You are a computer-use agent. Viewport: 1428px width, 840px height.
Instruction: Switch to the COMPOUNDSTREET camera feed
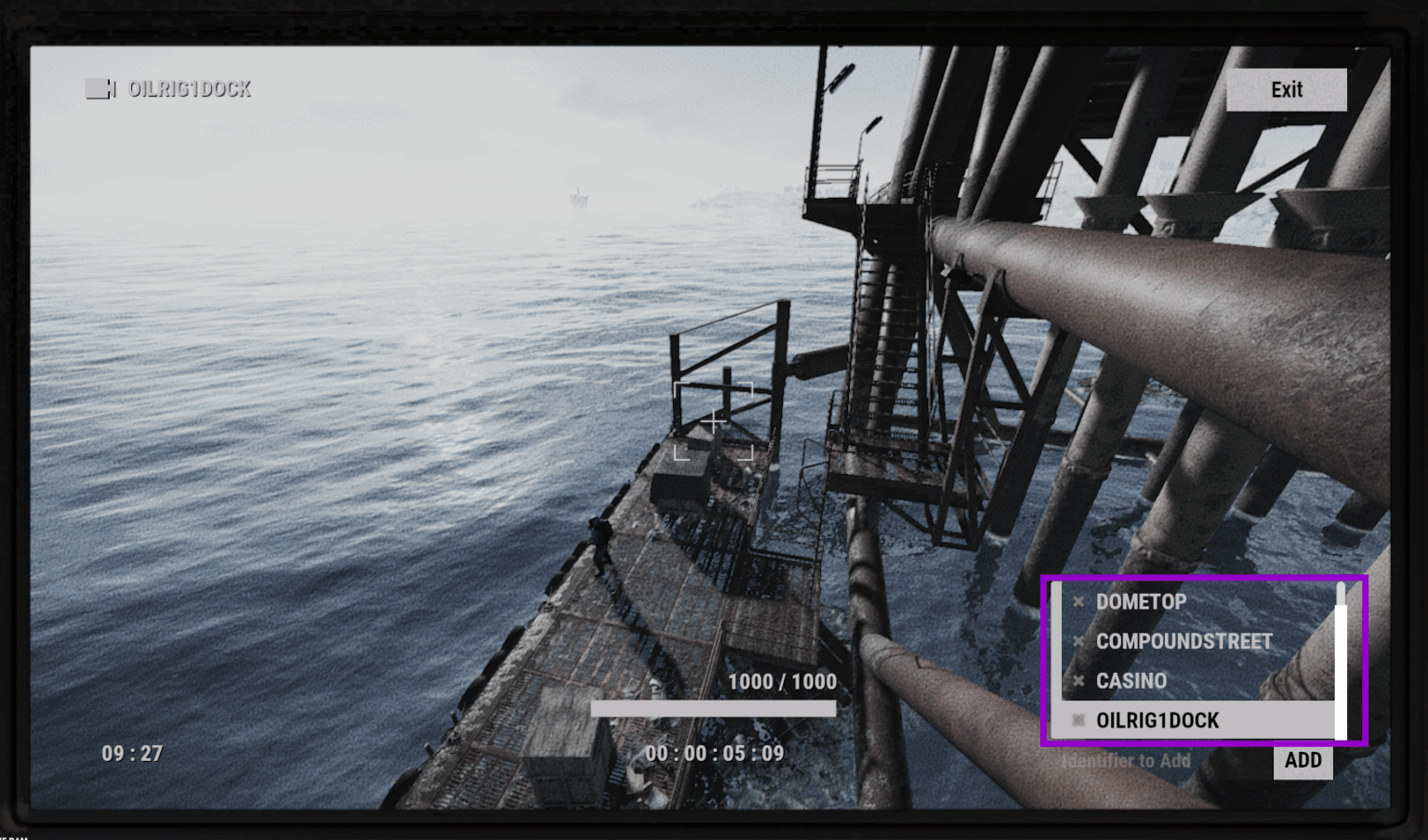click(x=1185, y=641)
